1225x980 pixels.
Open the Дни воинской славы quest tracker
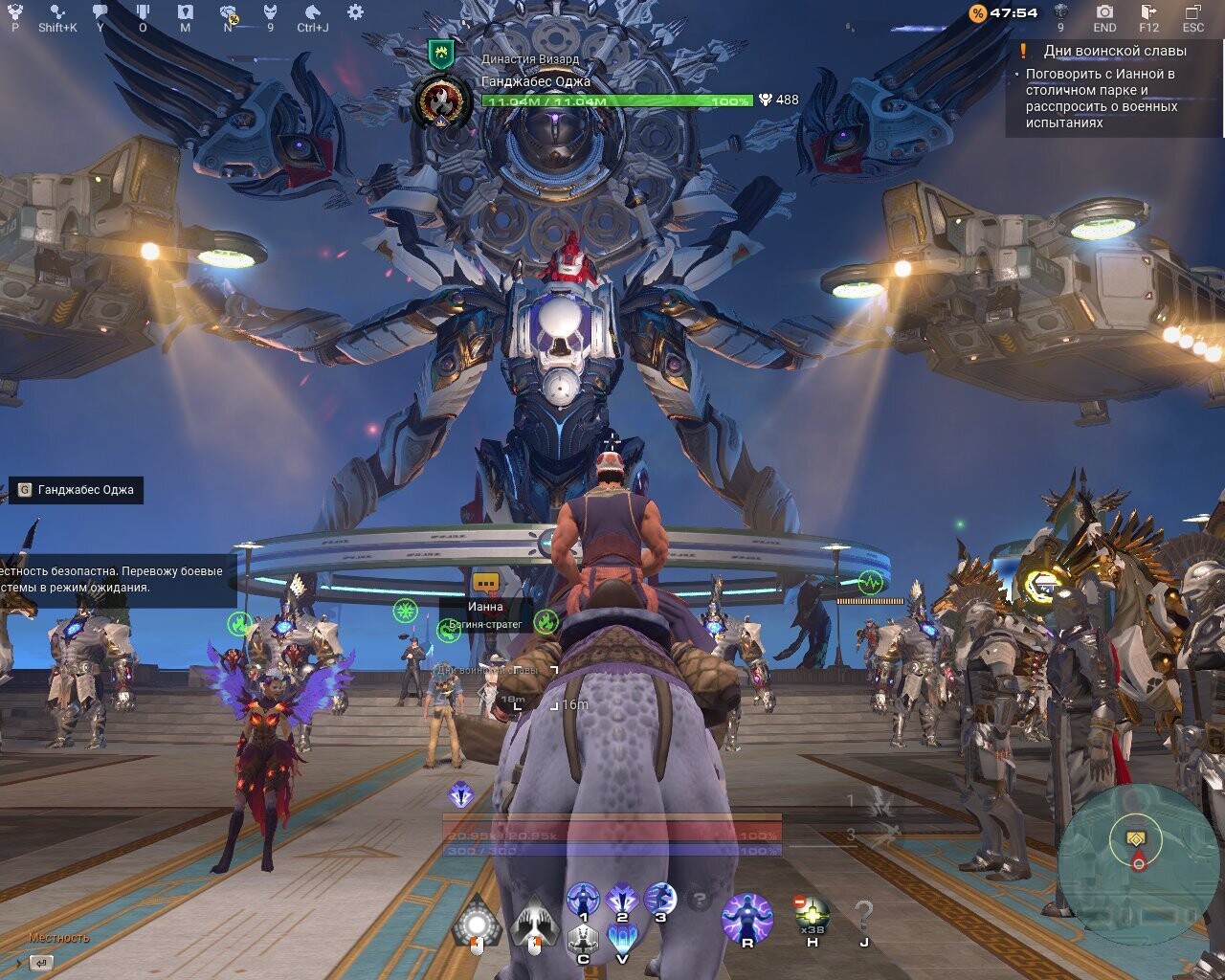point(1114,52)
